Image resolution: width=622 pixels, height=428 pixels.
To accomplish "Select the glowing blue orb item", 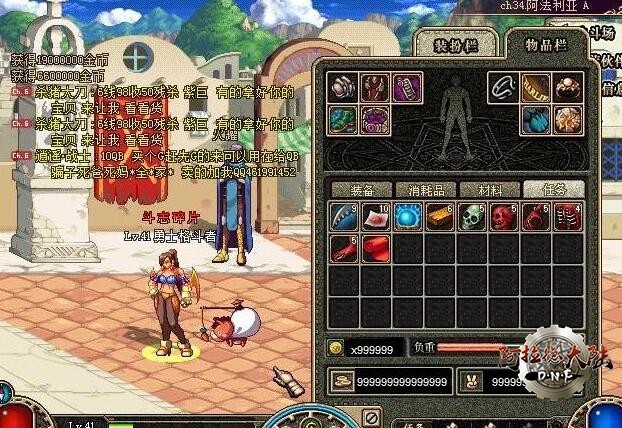I will [408, 217].
